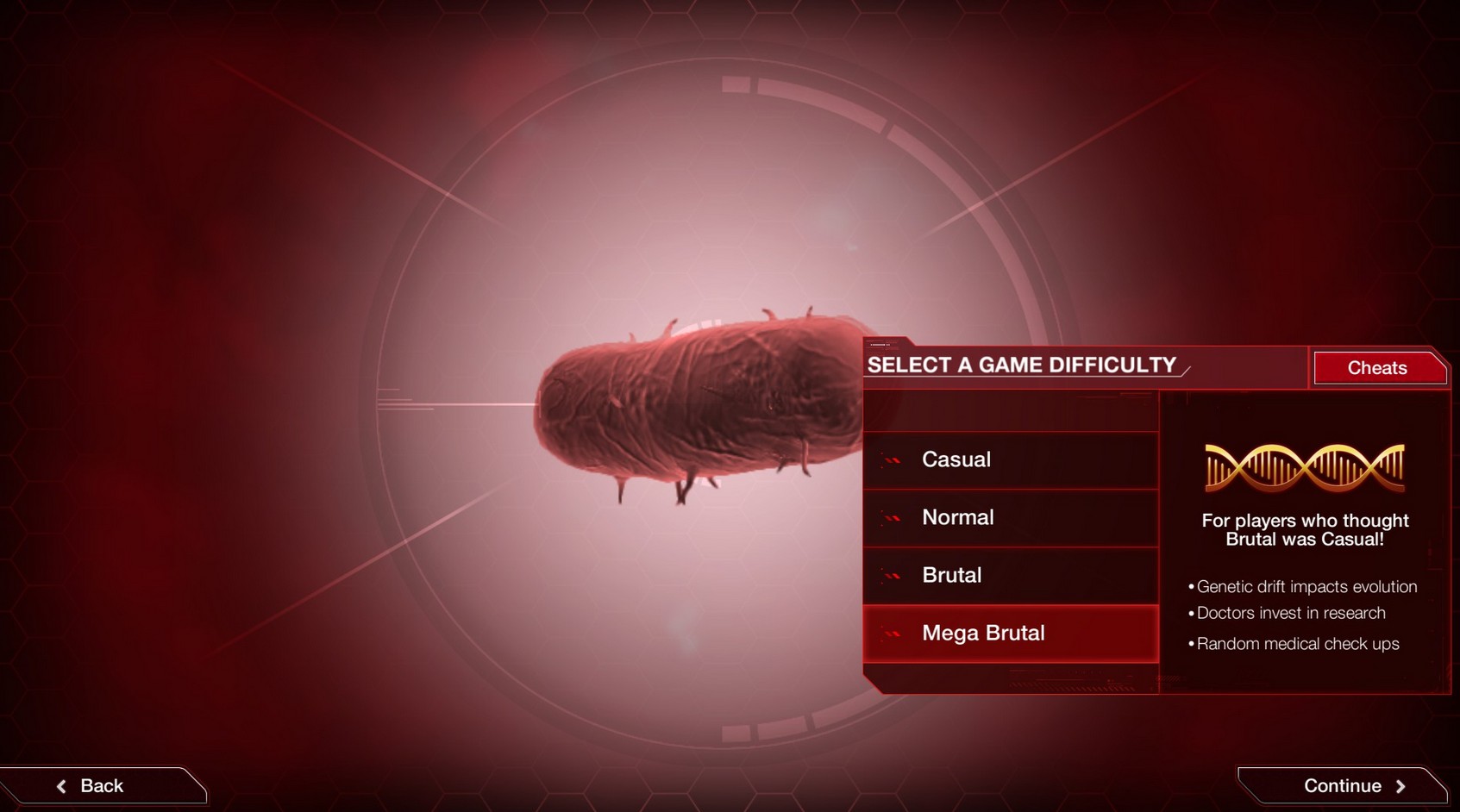Click the Mega Brutal description text
1460x812 pixels.
point(1305,529)
